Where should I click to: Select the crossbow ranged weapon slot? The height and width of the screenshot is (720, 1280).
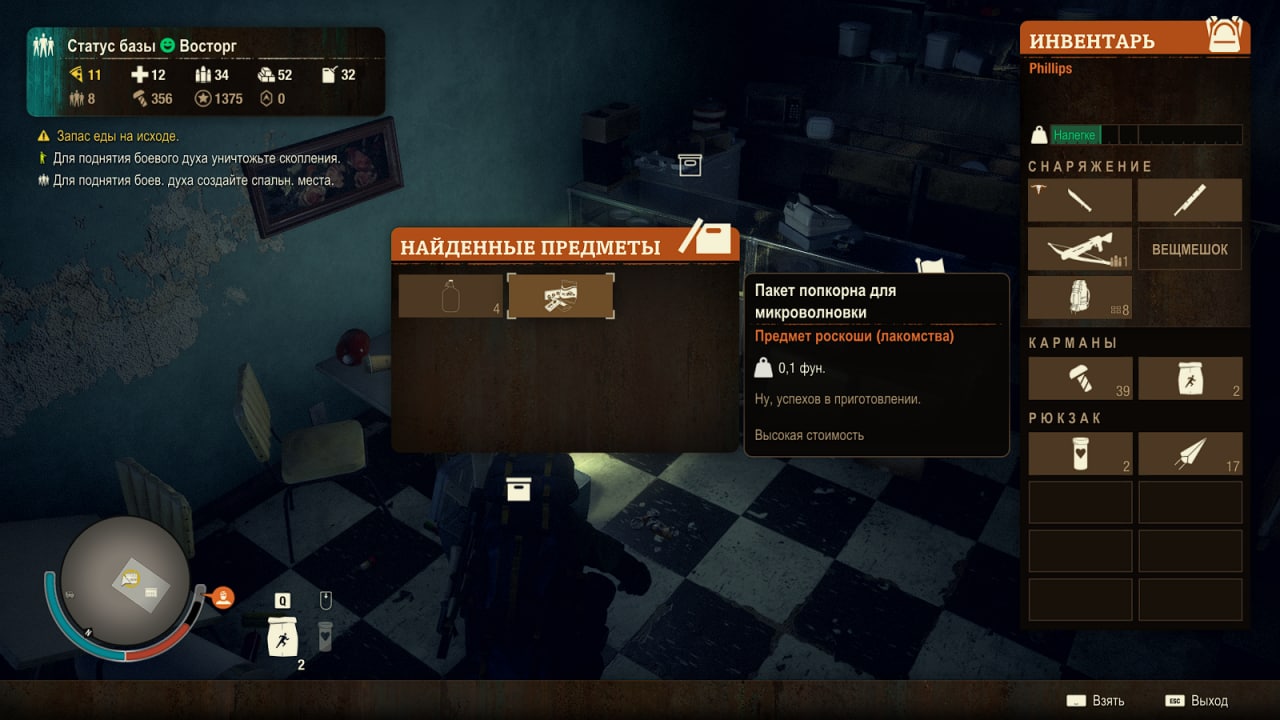point(1080,249)
